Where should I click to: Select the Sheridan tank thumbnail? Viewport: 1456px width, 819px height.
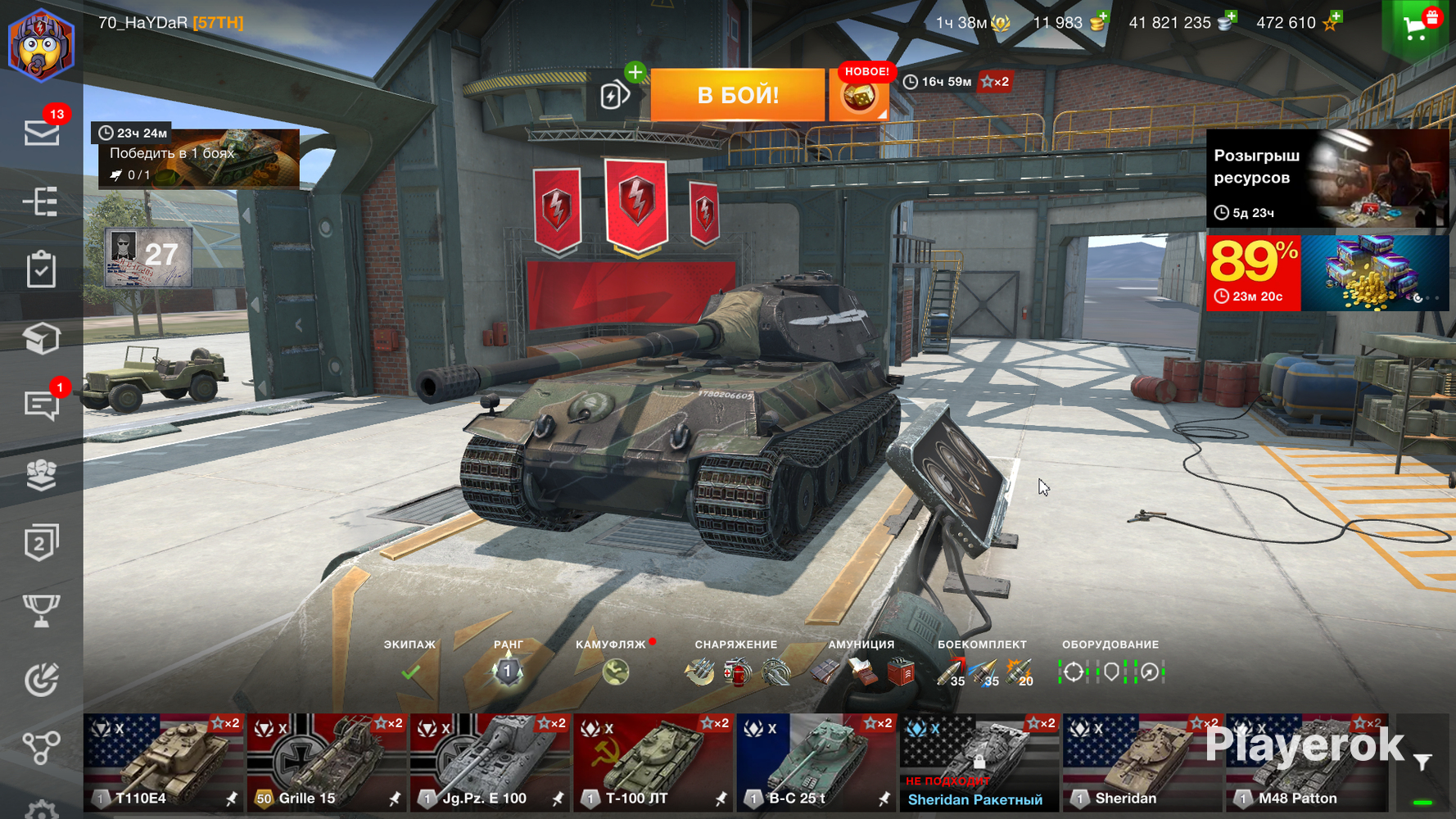click(x=1142, y=762)
